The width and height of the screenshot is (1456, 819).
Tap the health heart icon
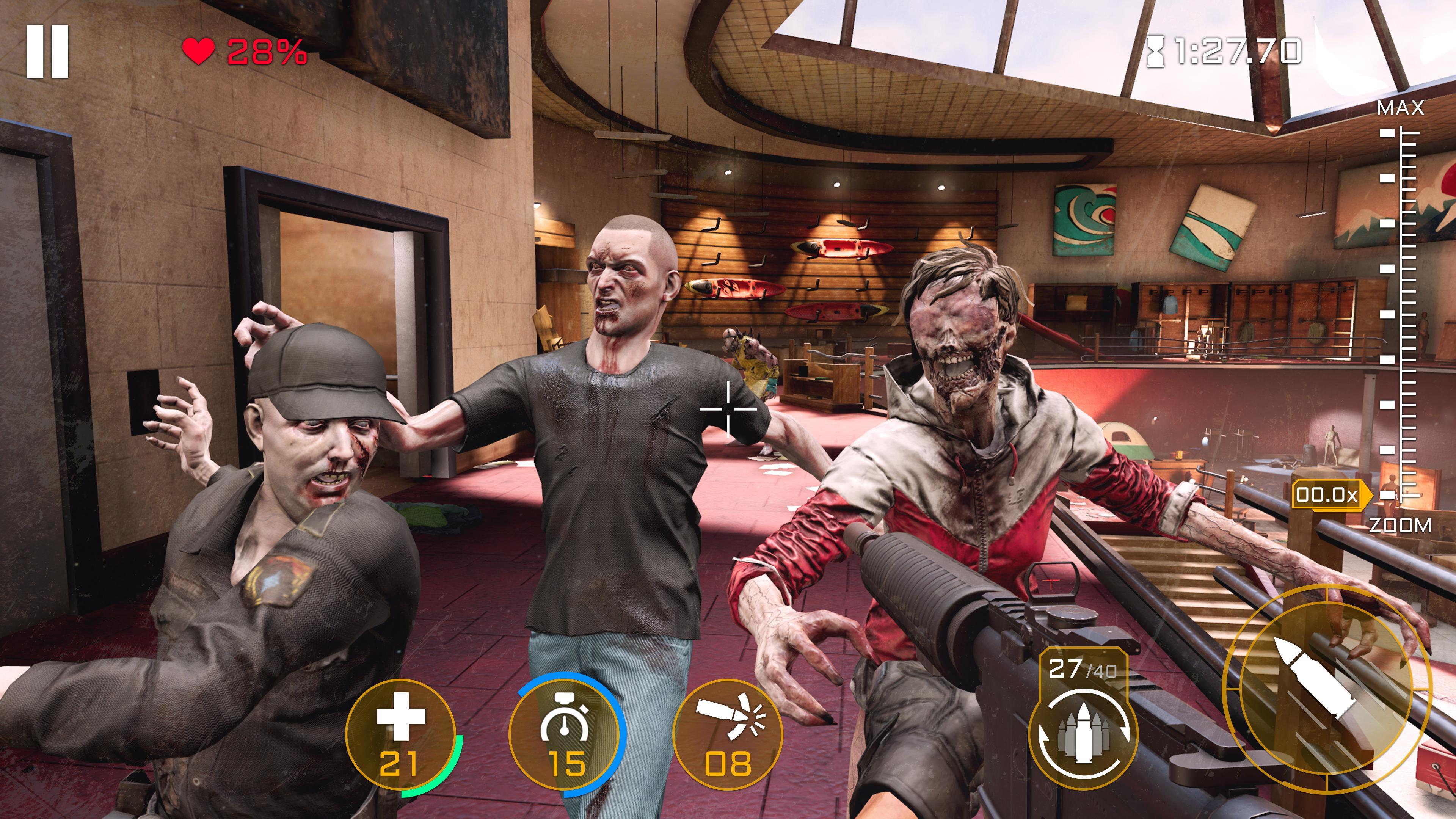(198, 52)
